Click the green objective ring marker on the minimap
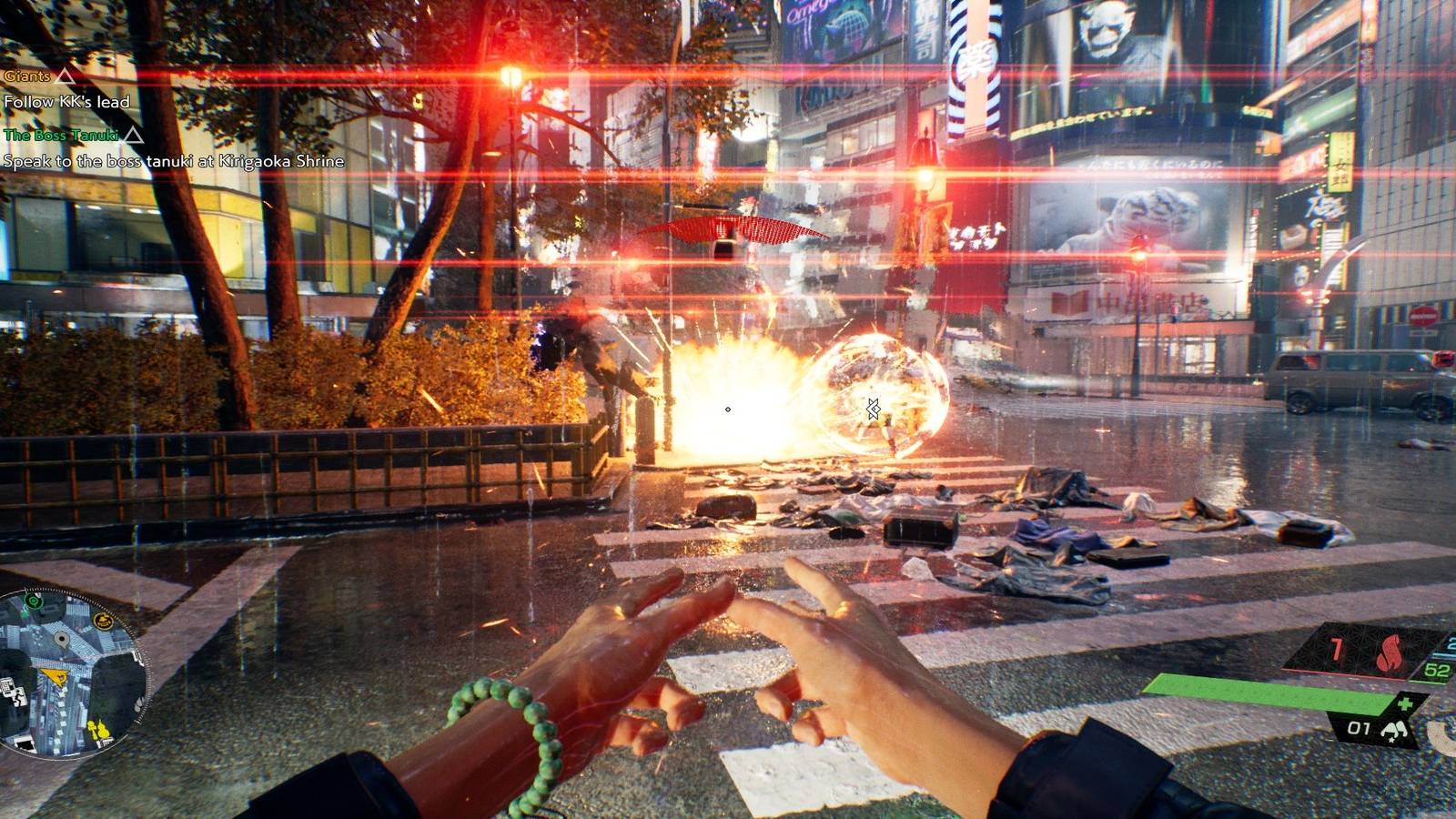 coord(34,602)
